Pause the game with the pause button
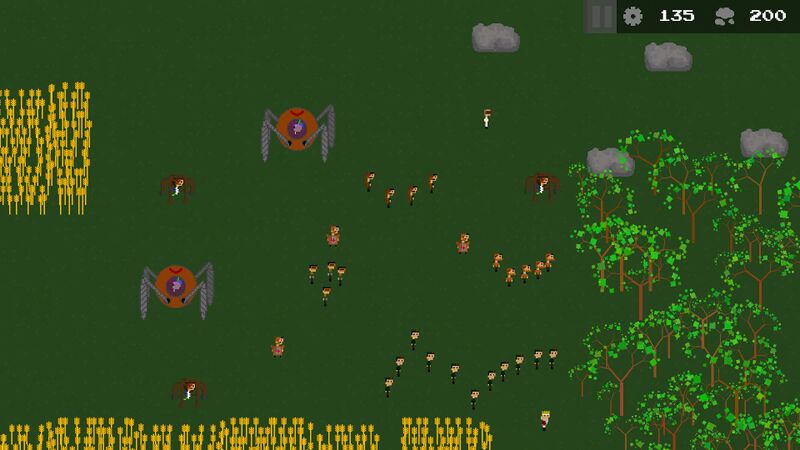Screen dimensions: 800x450 600,16
